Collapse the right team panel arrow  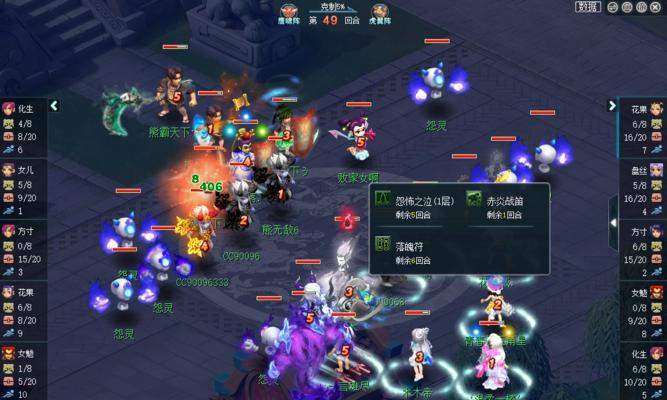612,105
